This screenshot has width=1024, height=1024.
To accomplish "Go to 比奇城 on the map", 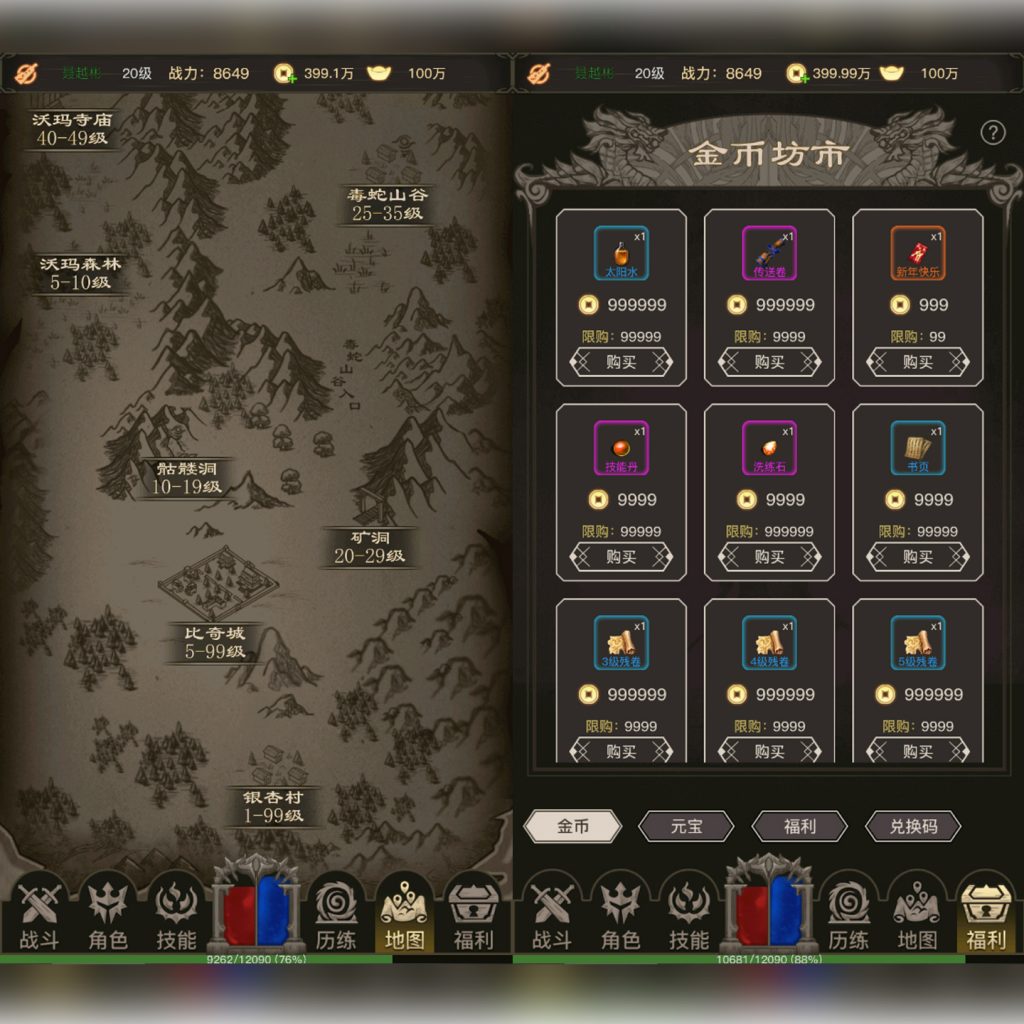I will (214, 642).
